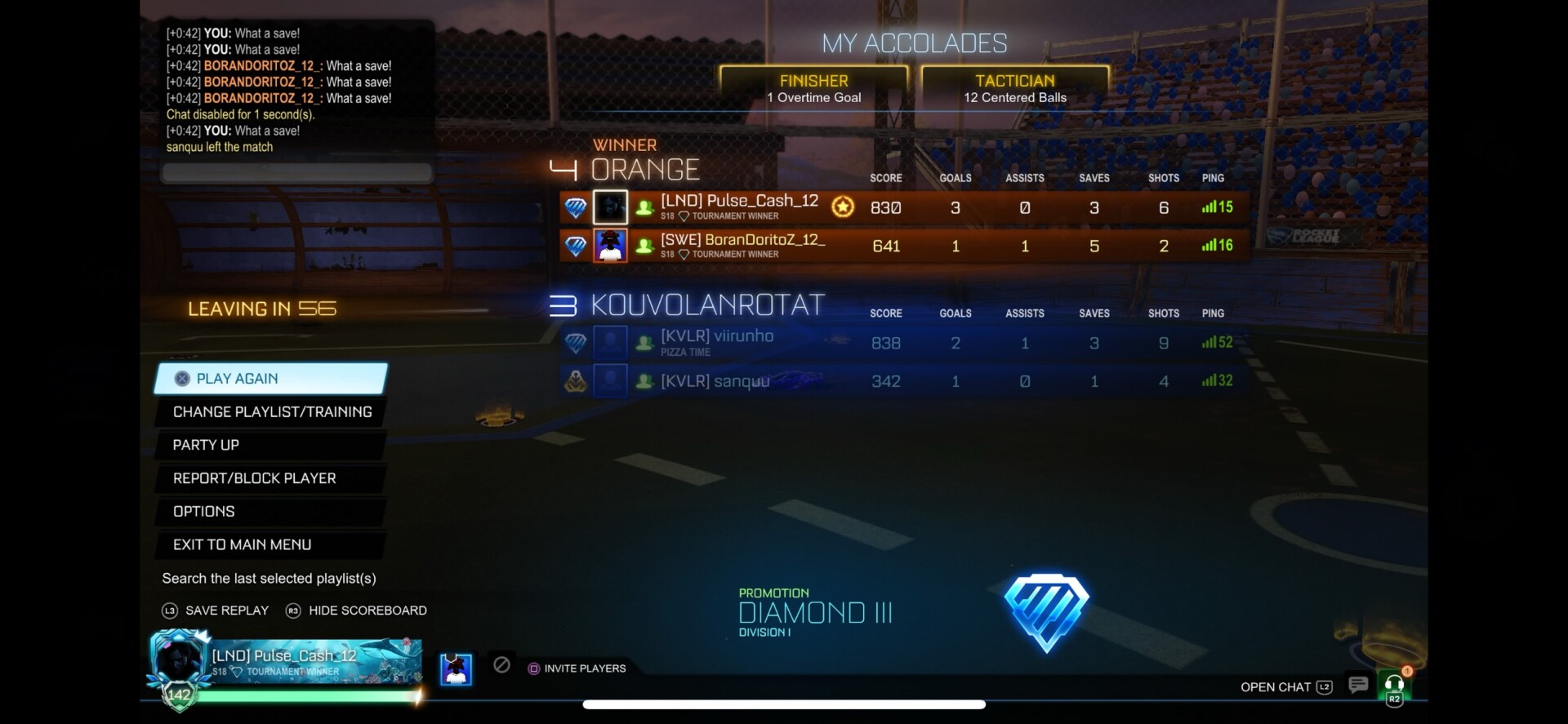Screen dimensions: 1568x724
Task: Select Play Again
Action: (238, 378)
